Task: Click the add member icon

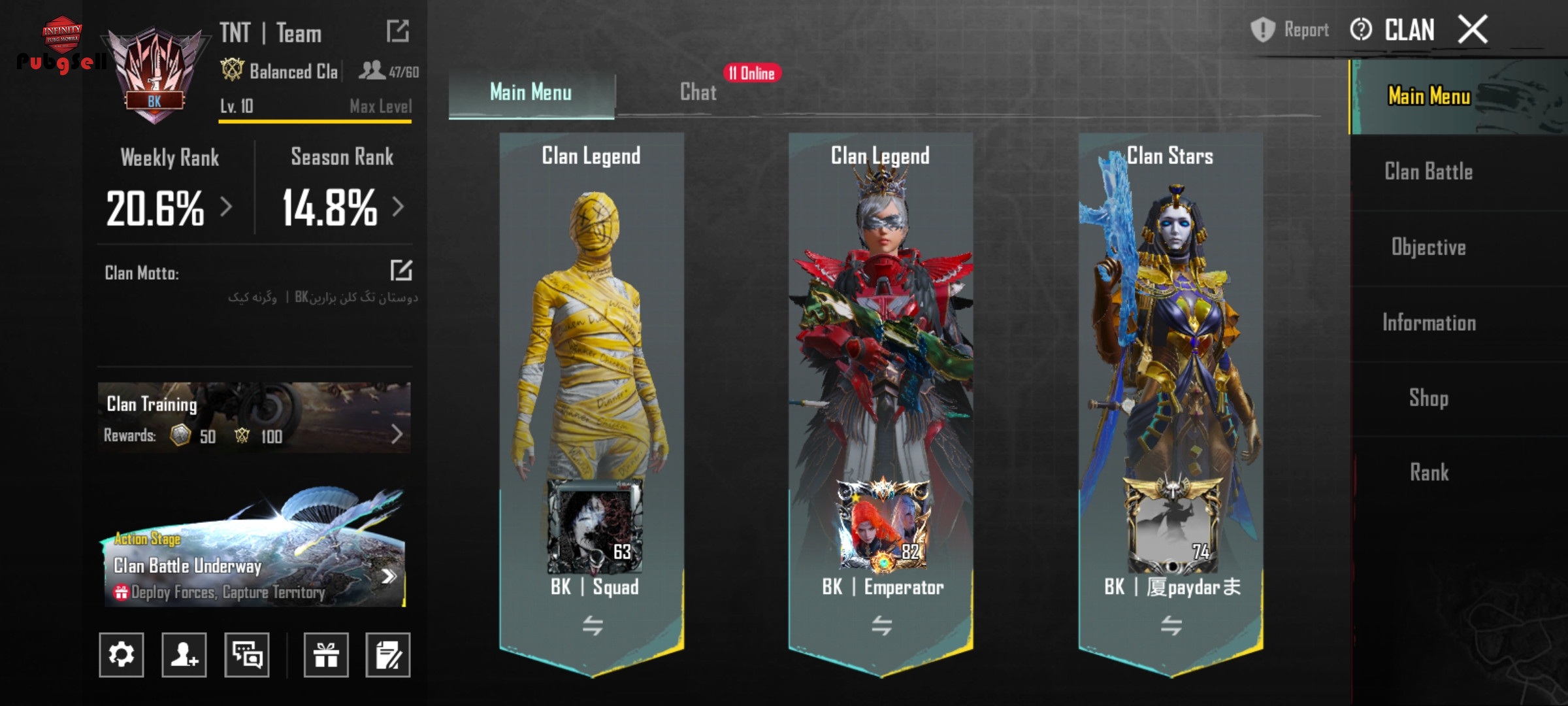Action: pyautogui.click(x=184, y=654)
